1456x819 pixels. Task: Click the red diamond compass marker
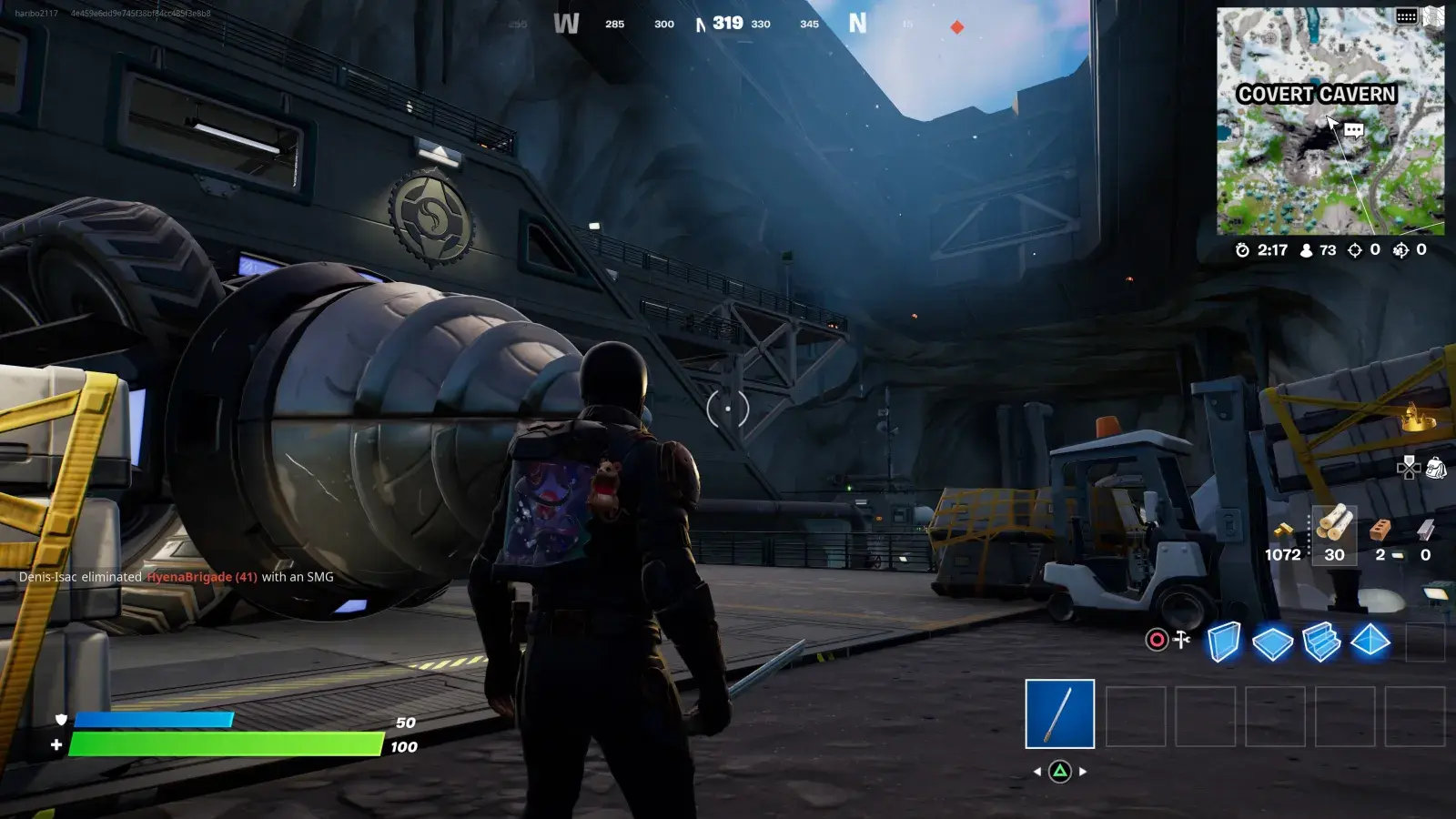957,27
